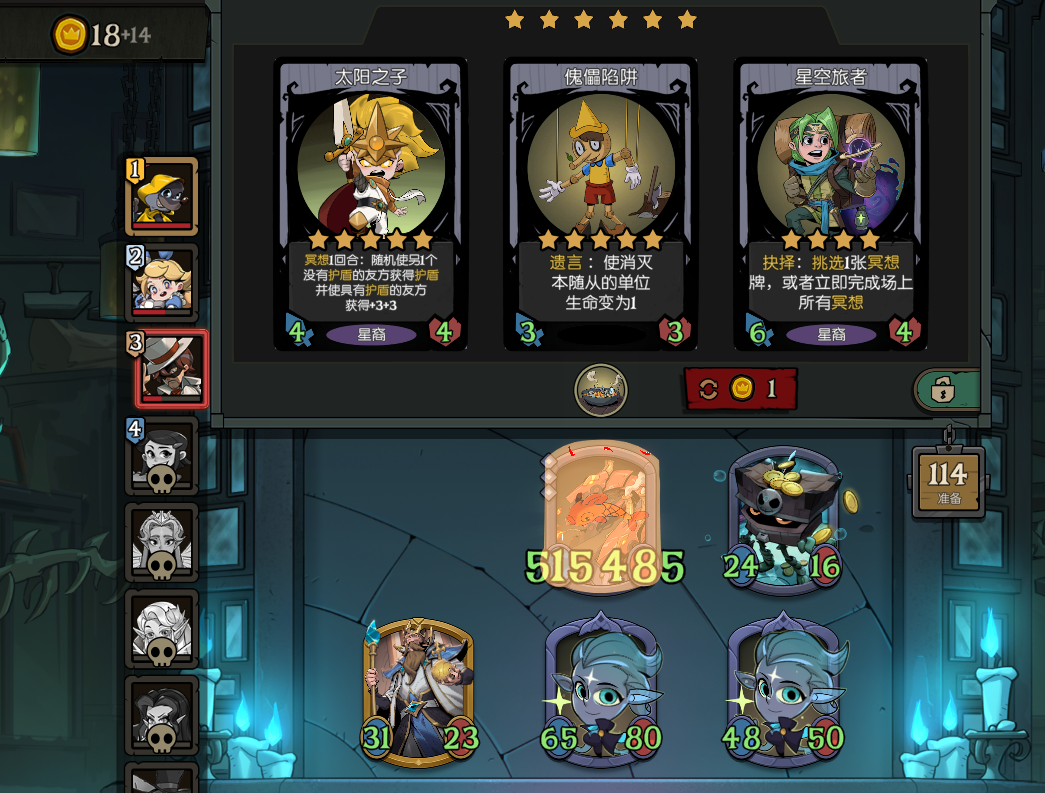Pick the elf minion with 65/80 stats

(x=603, y=690)
